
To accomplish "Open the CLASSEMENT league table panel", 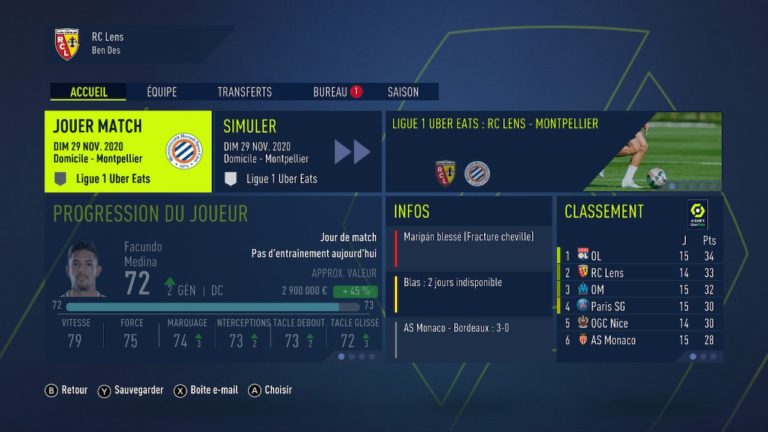I will coord(639,212).
